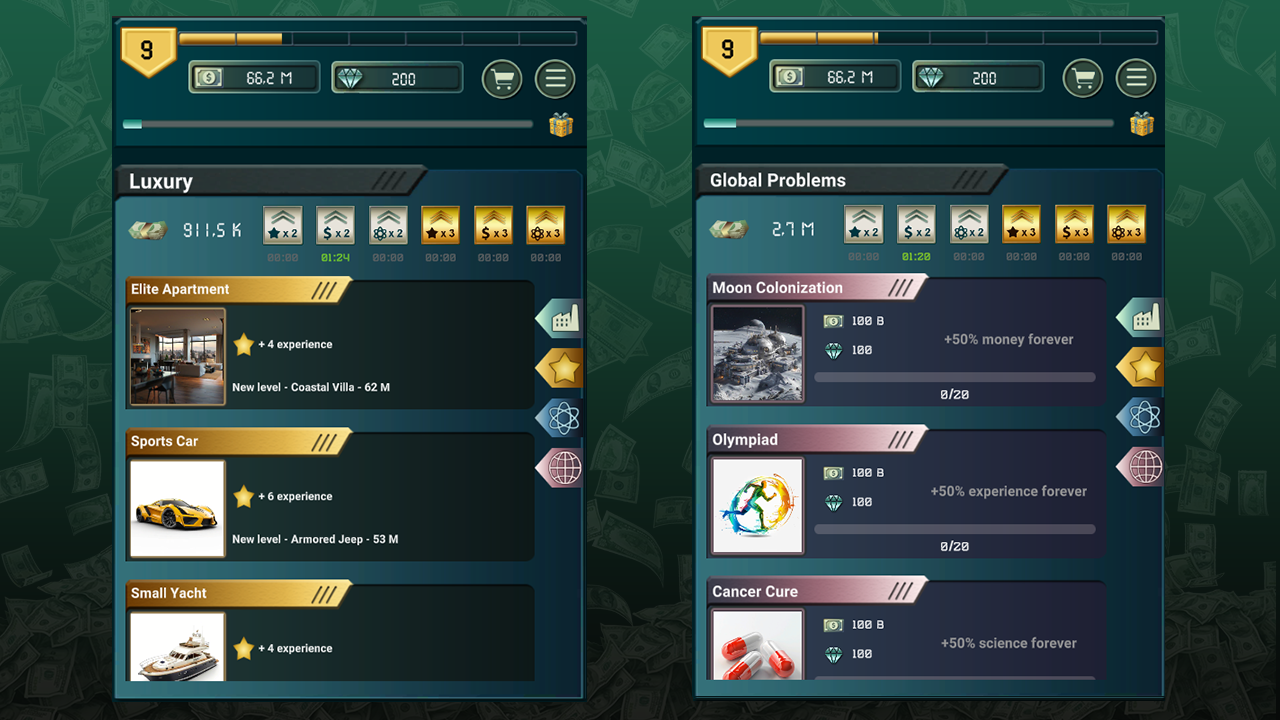Open the Olympiad global problem

[x=810, y=439]
